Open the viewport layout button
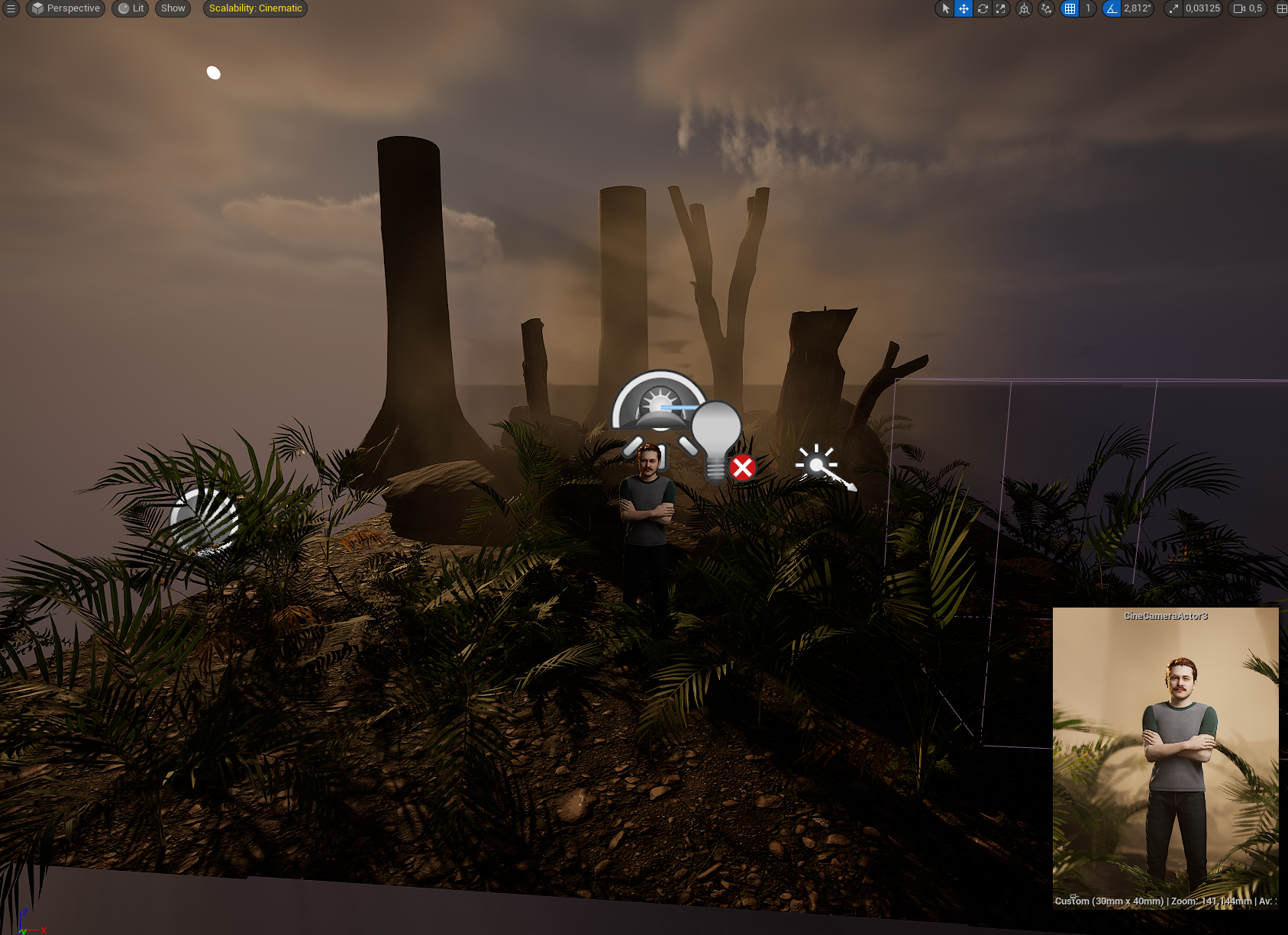Screen dimensions: 1288x935 tap(1281, 8)
